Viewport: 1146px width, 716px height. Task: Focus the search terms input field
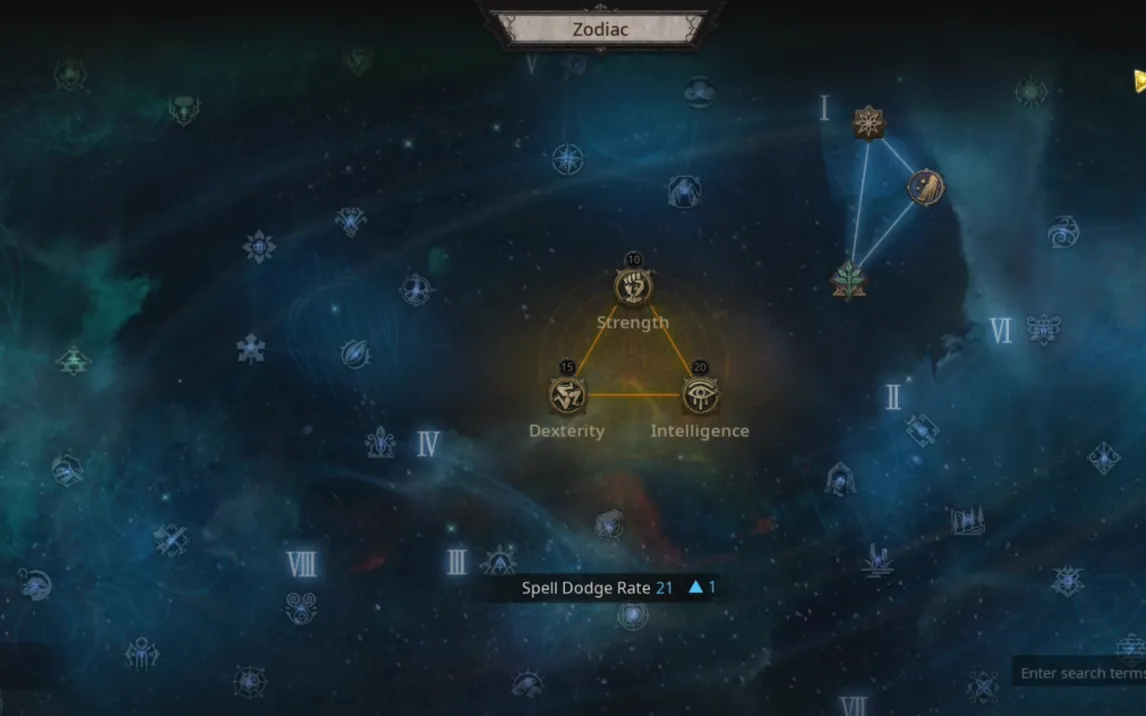tap(1081, 673)
